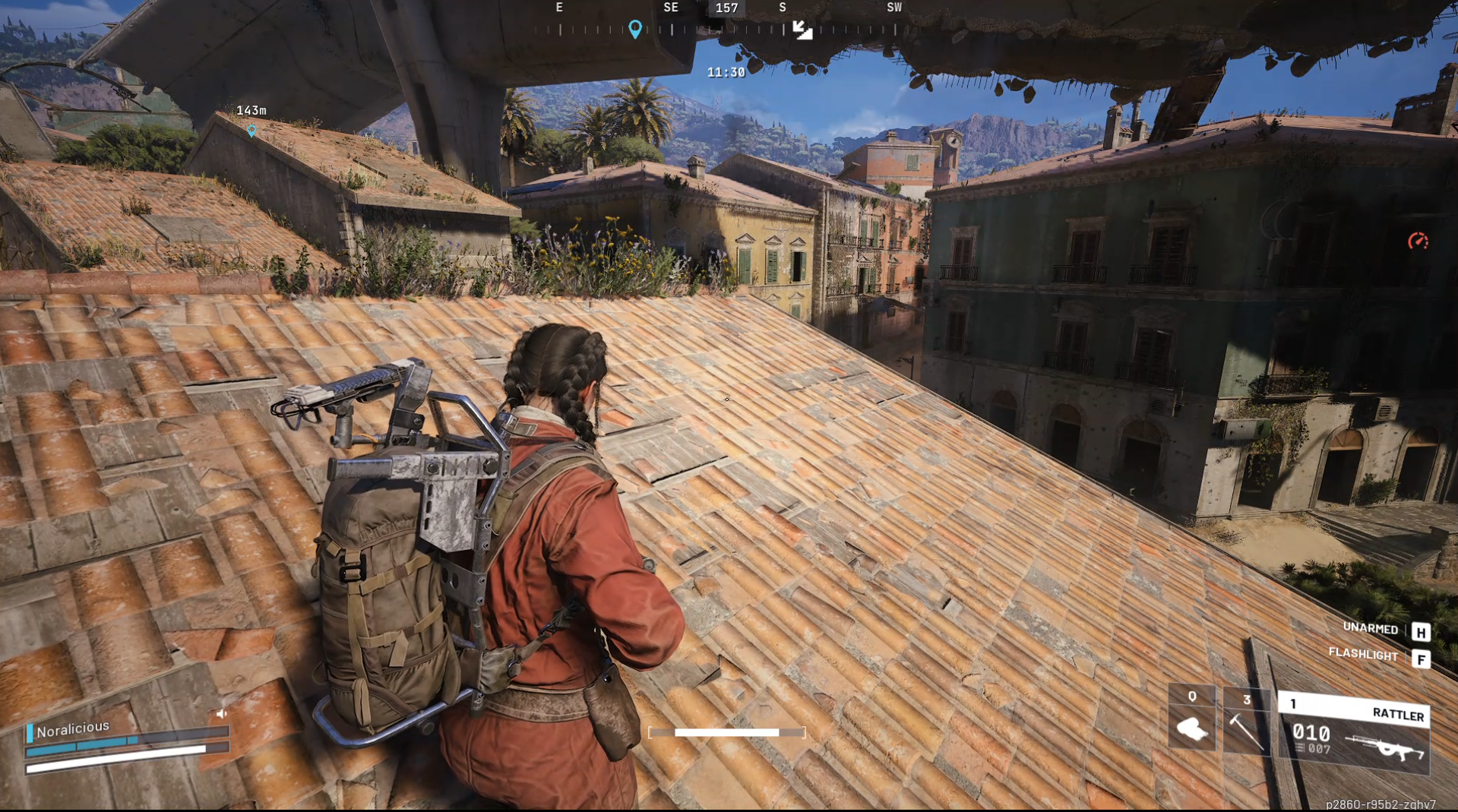Select the SE direction label on the compass
This screenshot has height=812, width=1458.
[x=671, y=8]
